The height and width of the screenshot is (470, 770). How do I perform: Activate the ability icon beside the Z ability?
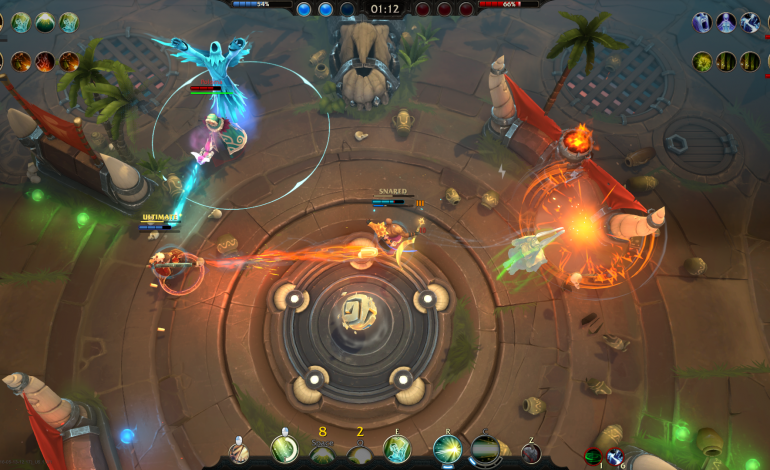click(x=486, y=450)
